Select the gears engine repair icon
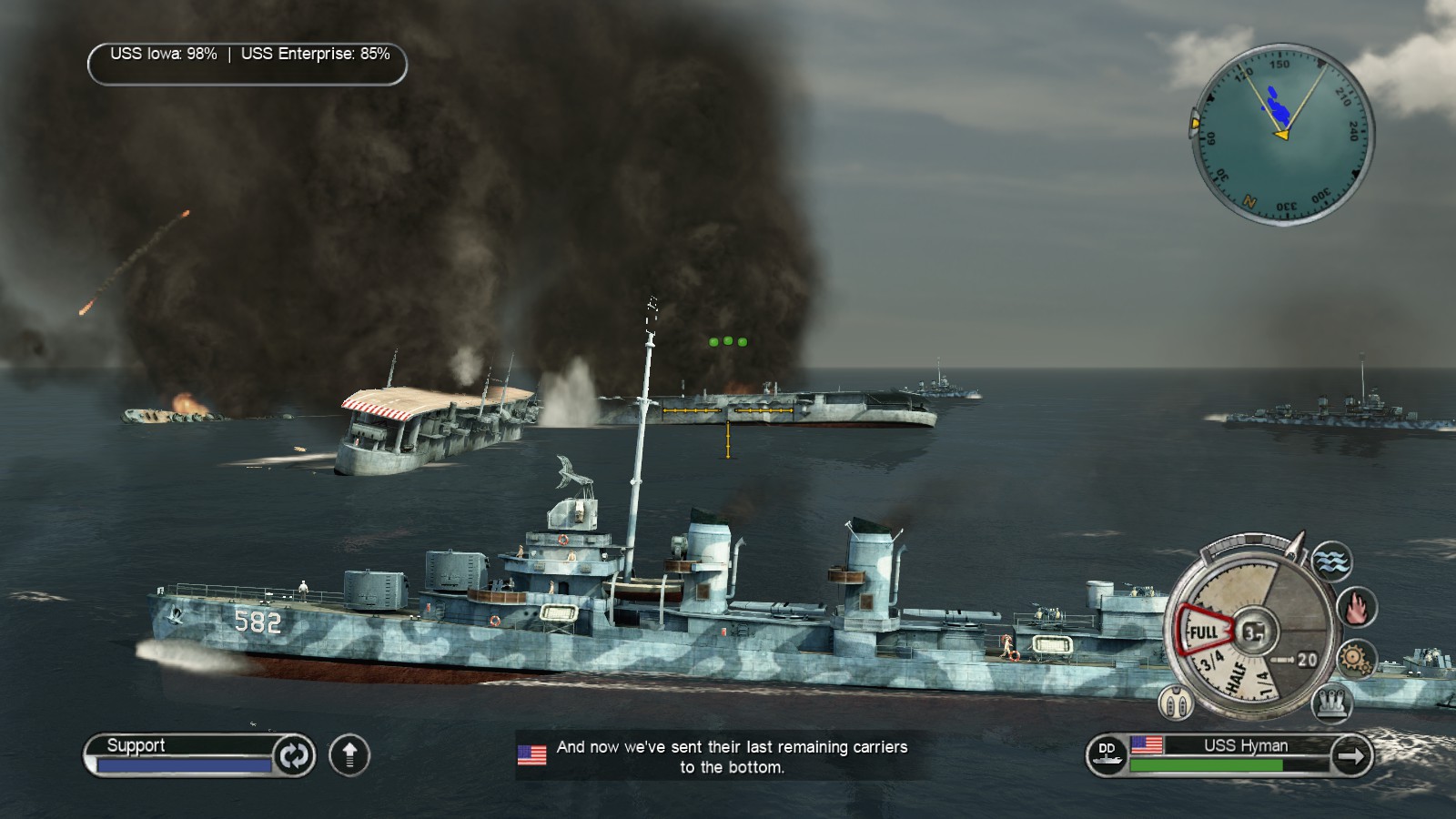 (x=1355, y=658)
